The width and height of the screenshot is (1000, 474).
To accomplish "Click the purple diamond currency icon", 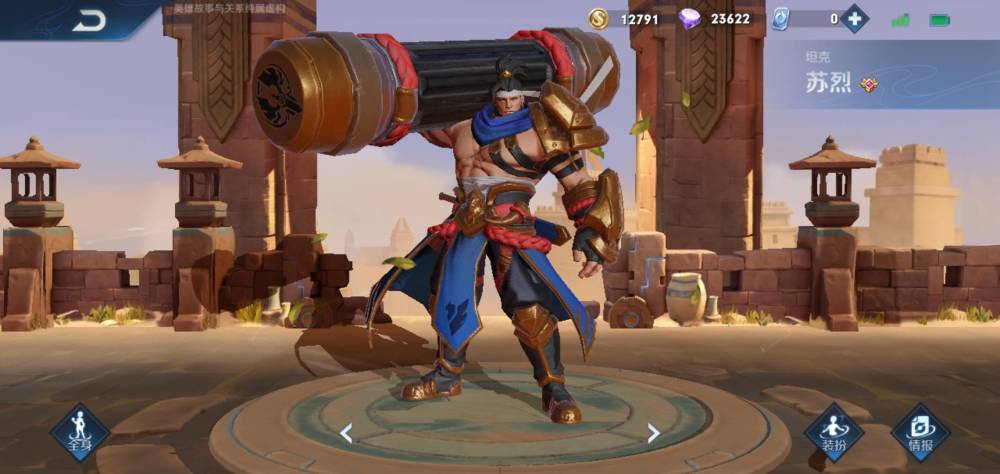I will click(689, 18).
